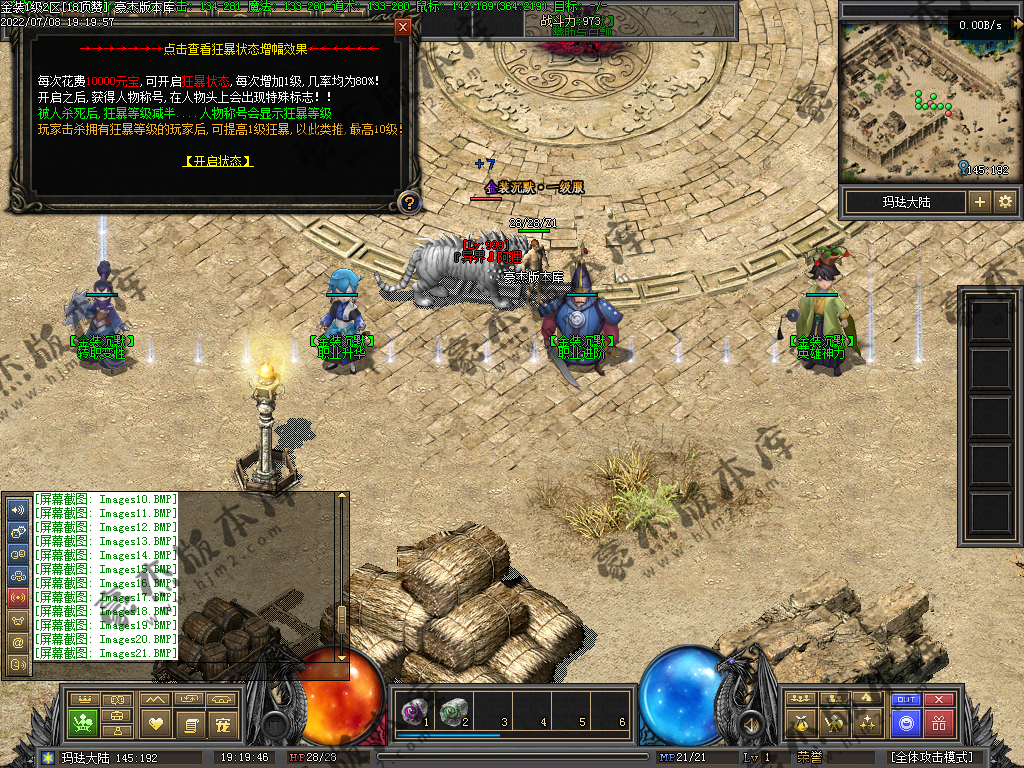Click the green crown button on the bottom bar
Viewport: 1024px width, 768px height.
(x=82, y=722)
